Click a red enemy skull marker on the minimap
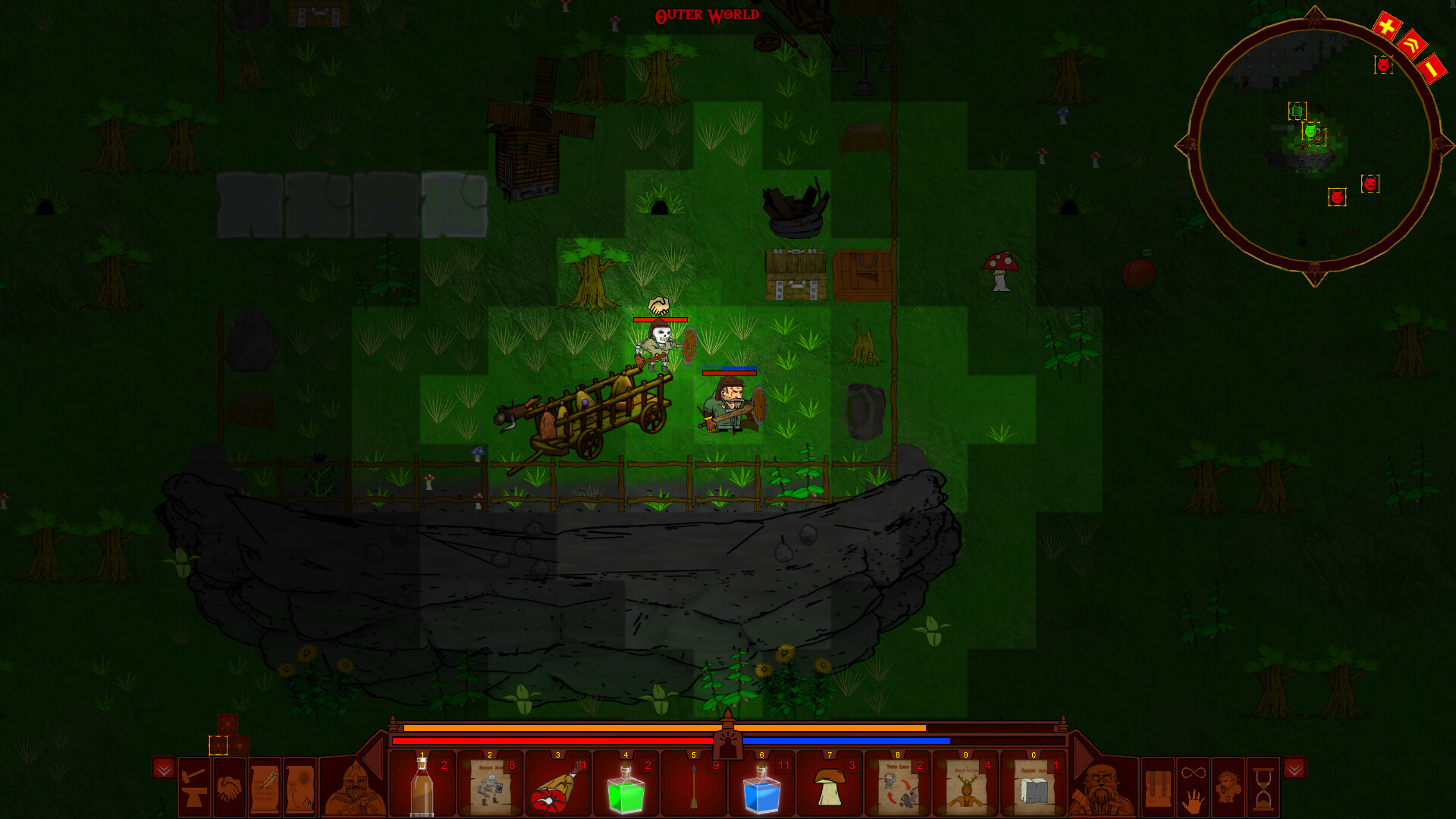1456x819 pixels. 1370,184
